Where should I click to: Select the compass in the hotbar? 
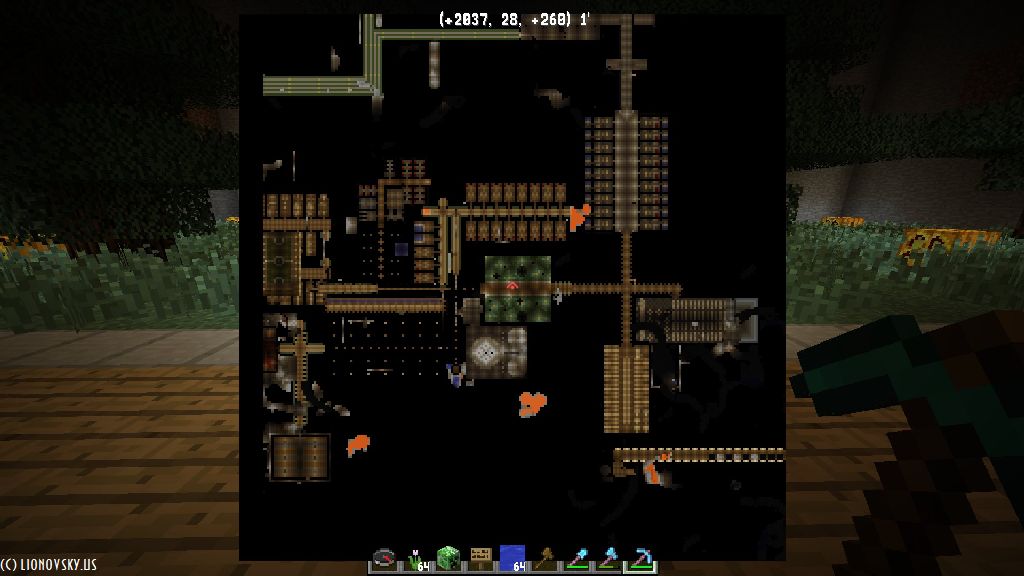pos(384,558)
